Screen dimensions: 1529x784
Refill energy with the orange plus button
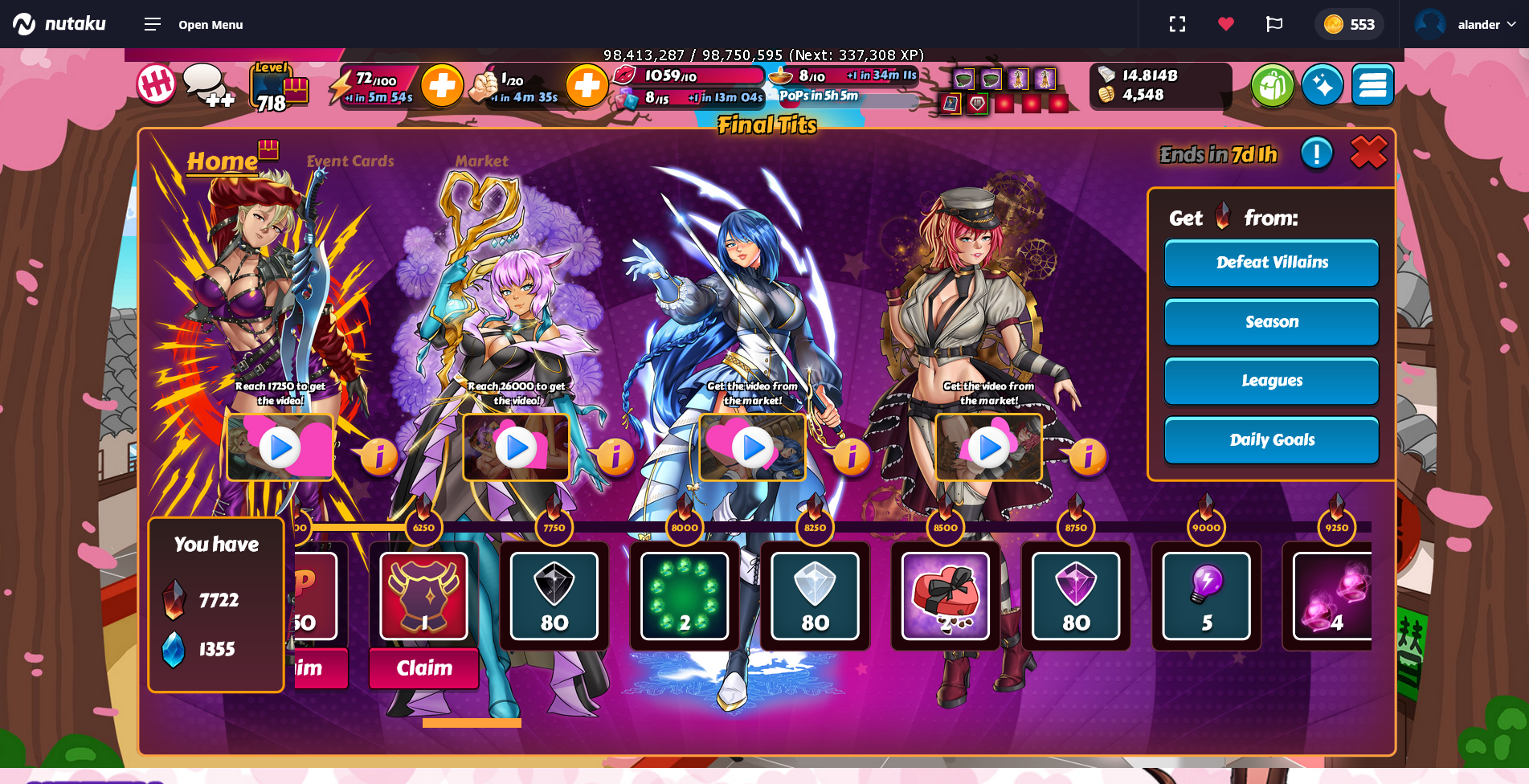tap(442, 85)
